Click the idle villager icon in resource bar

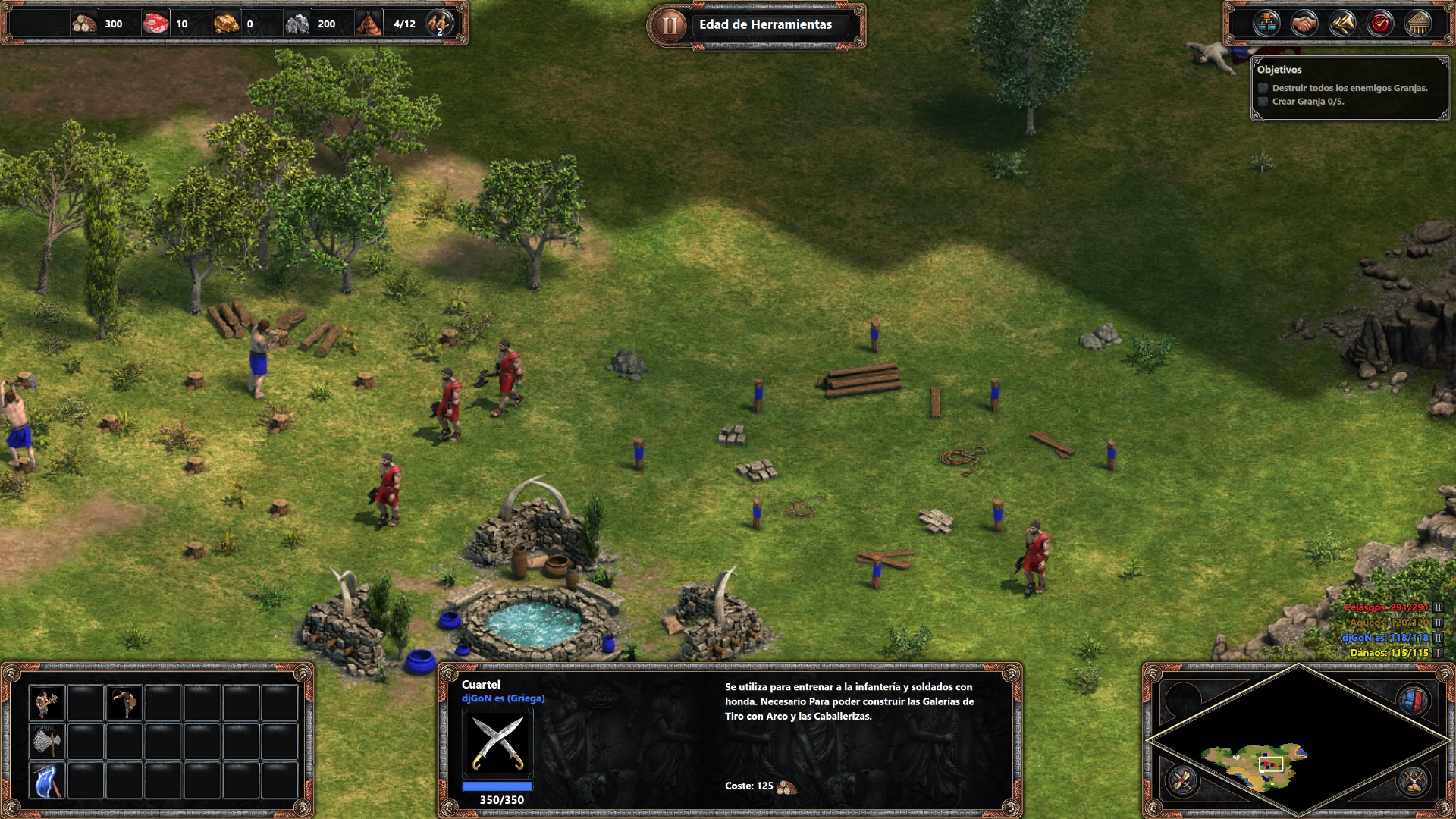439,24
